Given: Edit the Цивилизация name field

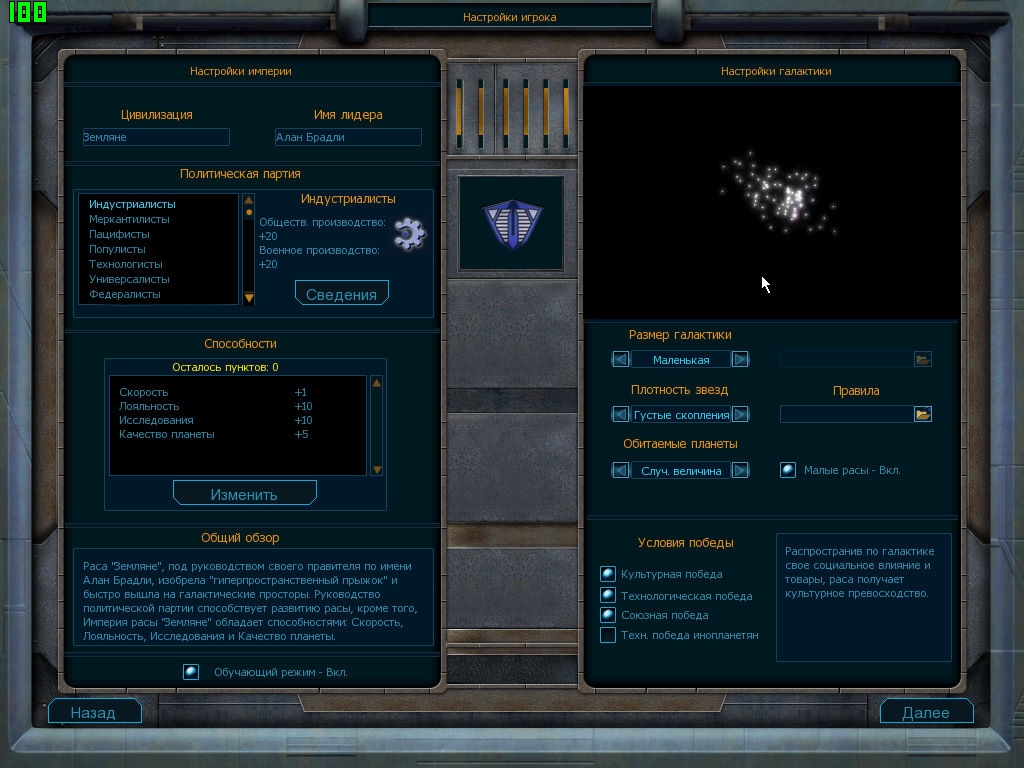Looking at the screenshot, I should [156, 137].
